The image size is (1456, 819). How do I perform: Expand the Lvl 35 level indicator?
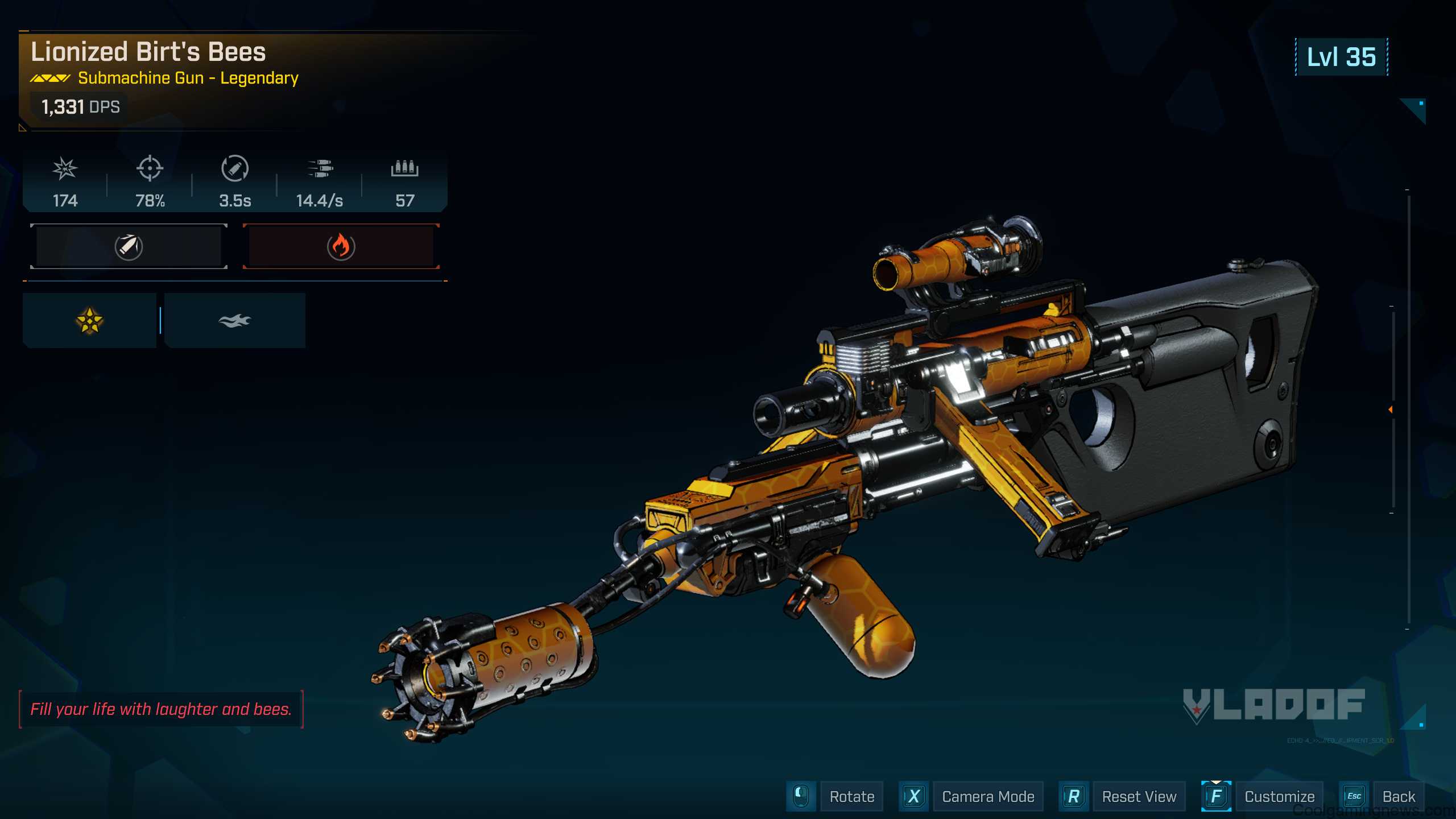(x=1342, y=57)
